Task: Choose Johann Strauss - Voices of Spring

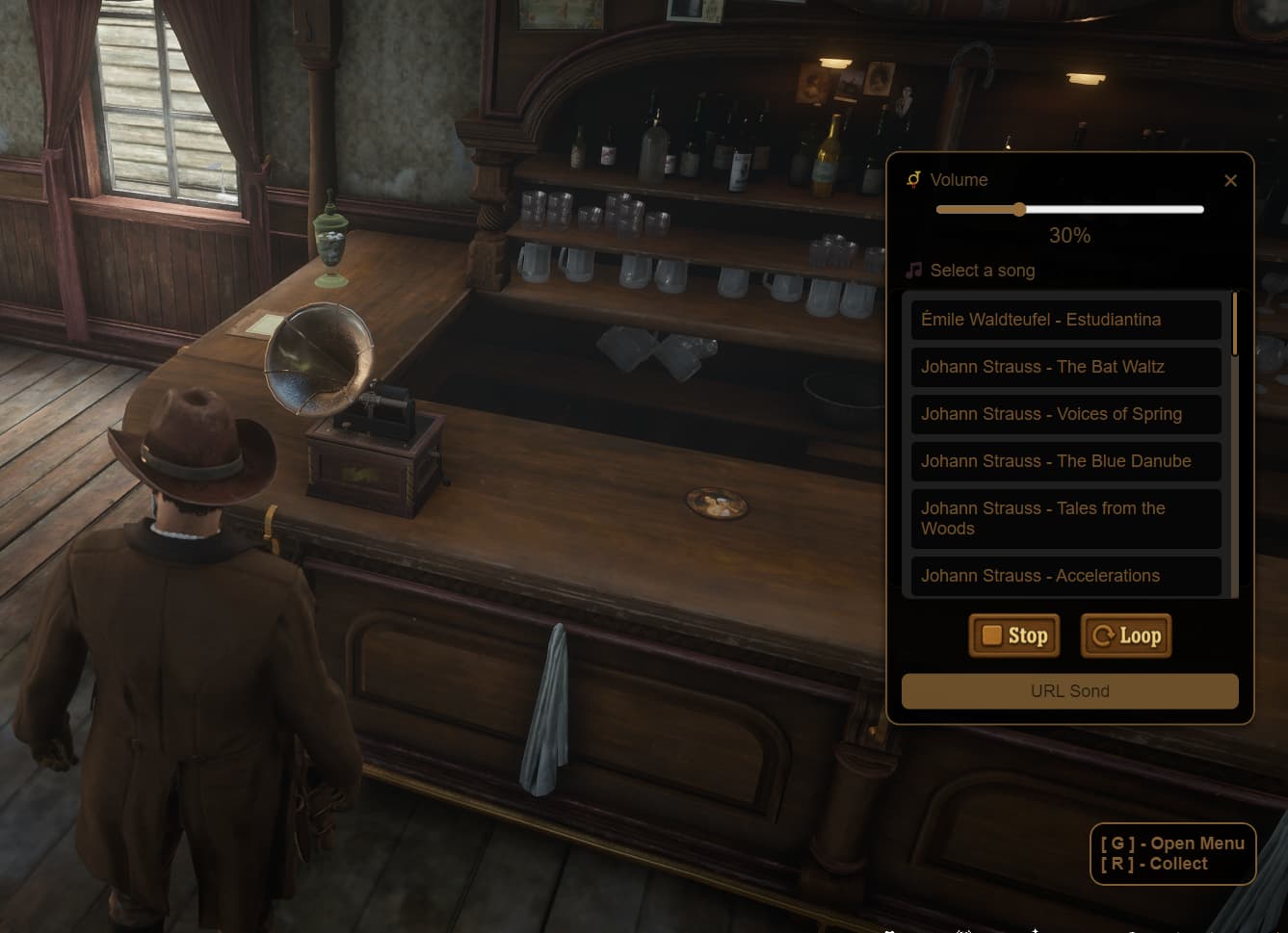Action: 1065,414
